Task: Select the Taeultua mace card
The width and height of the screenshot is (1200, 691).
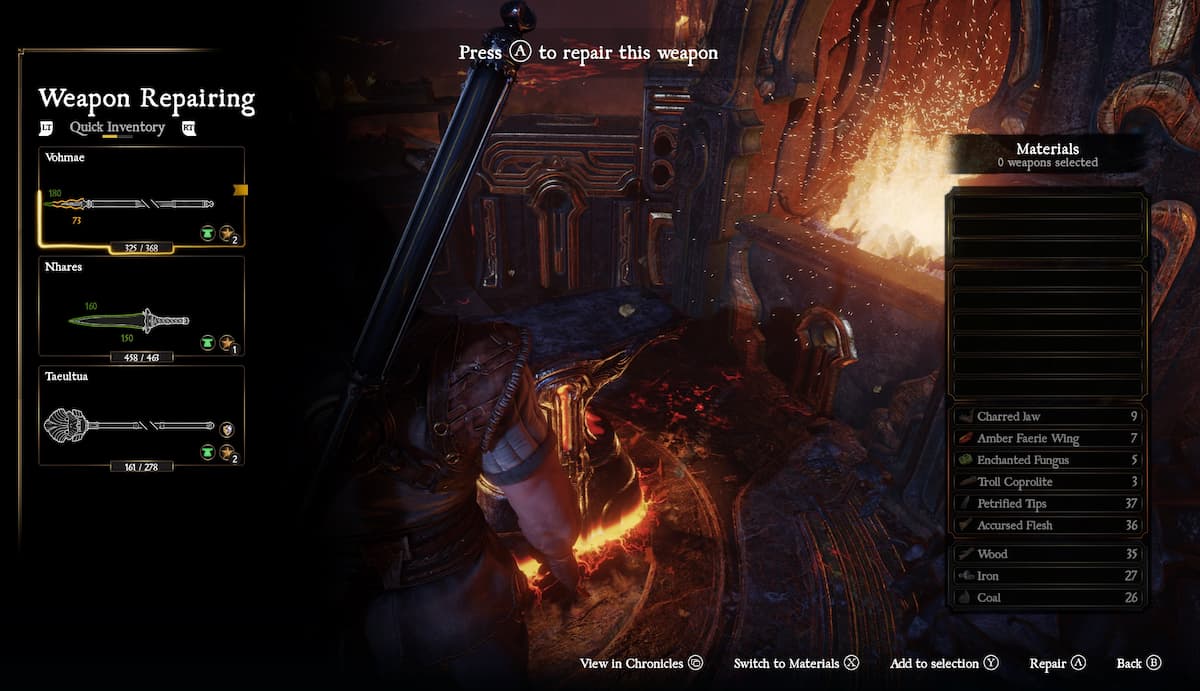Action: coord(141,416)
